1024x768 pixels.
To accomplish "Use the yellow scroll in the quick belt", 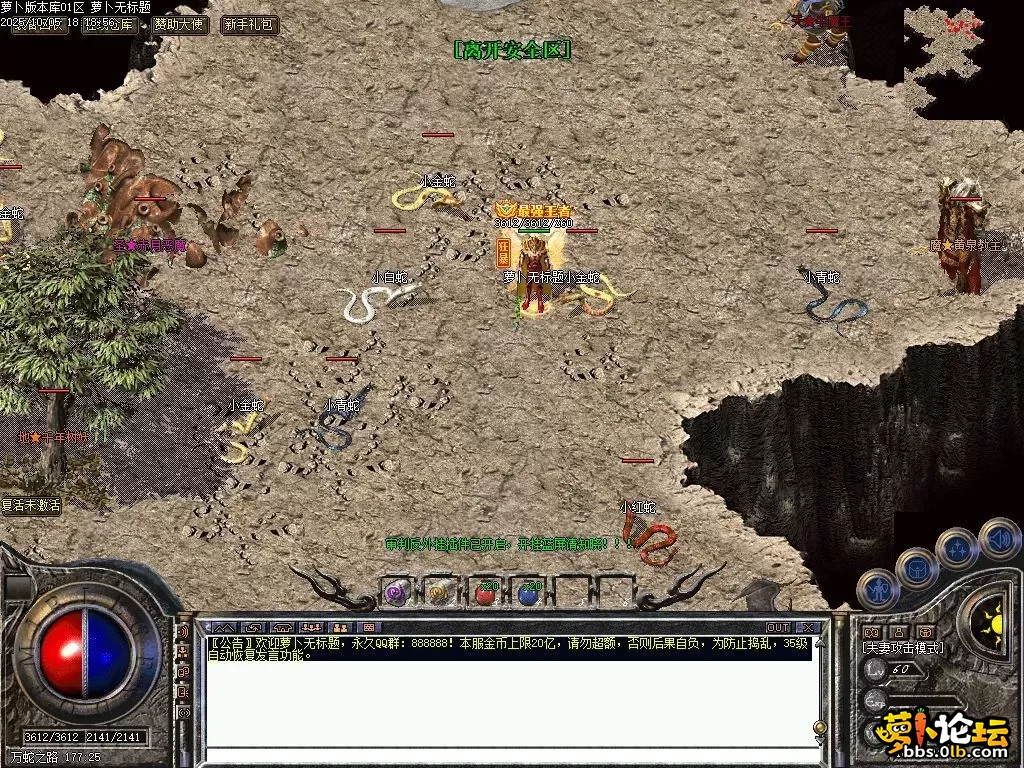I will pos(439,593).
